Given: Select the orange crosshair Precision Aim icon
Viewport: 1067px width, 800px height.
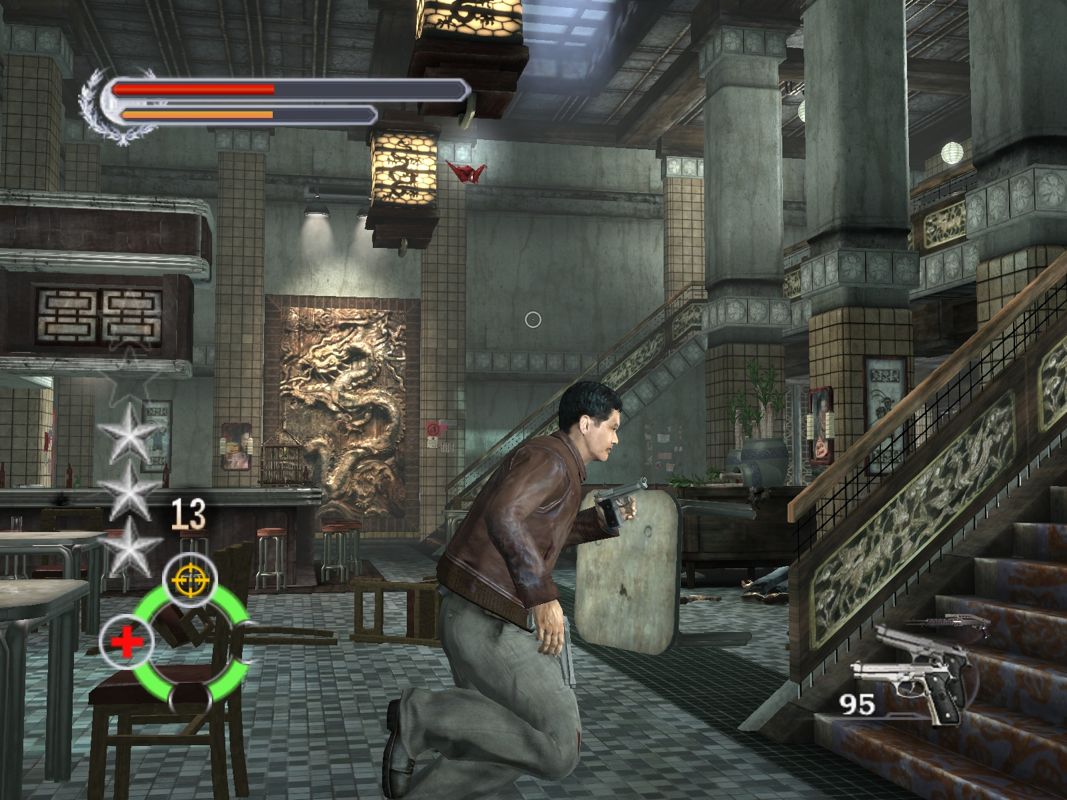Looking at the screenshot, I should [x=190, y=578].
